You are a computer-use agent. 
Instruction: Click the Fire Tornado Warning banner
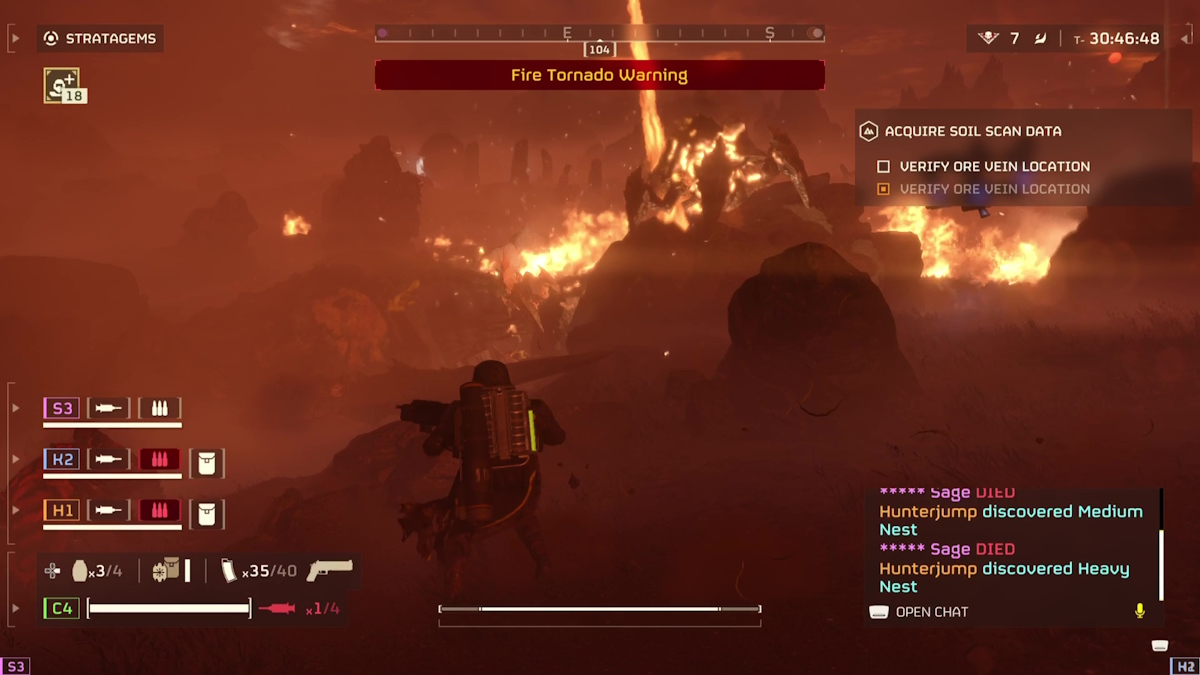tap(599, 75)
